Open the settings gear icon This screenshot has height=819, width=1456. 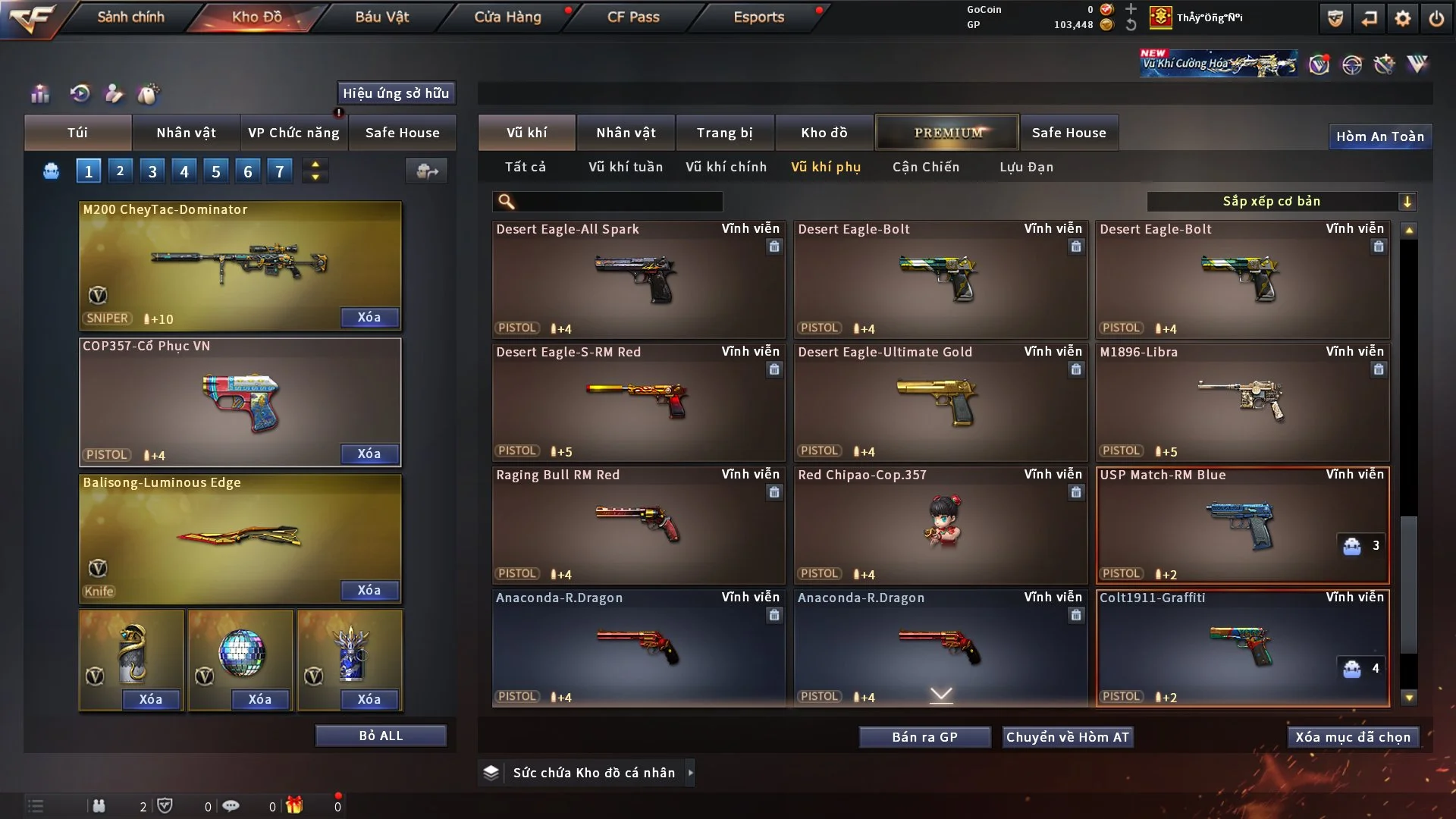(1403, 18)
